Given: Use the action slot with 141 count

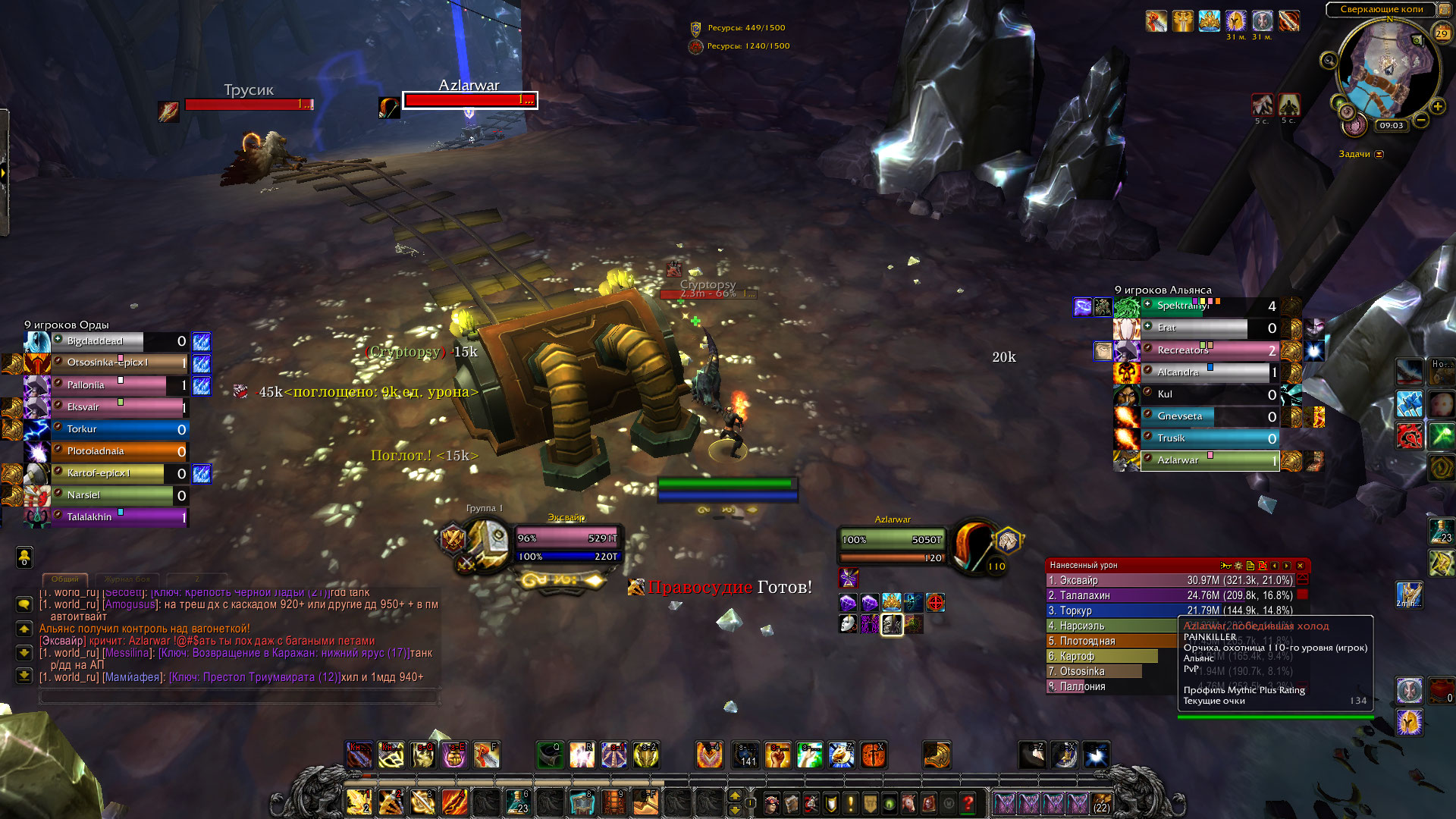Looking at the screenshot, I should (x=746, y=755).
